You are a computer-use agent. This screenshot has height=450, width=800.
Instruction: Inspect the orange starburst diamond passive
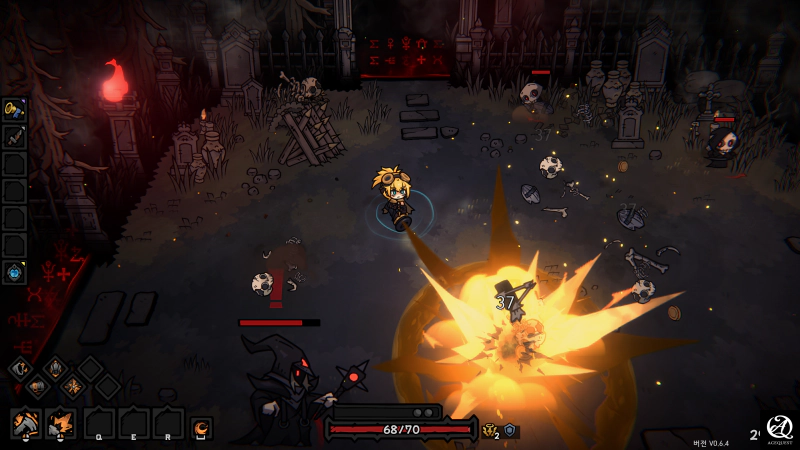pos(73,387)
